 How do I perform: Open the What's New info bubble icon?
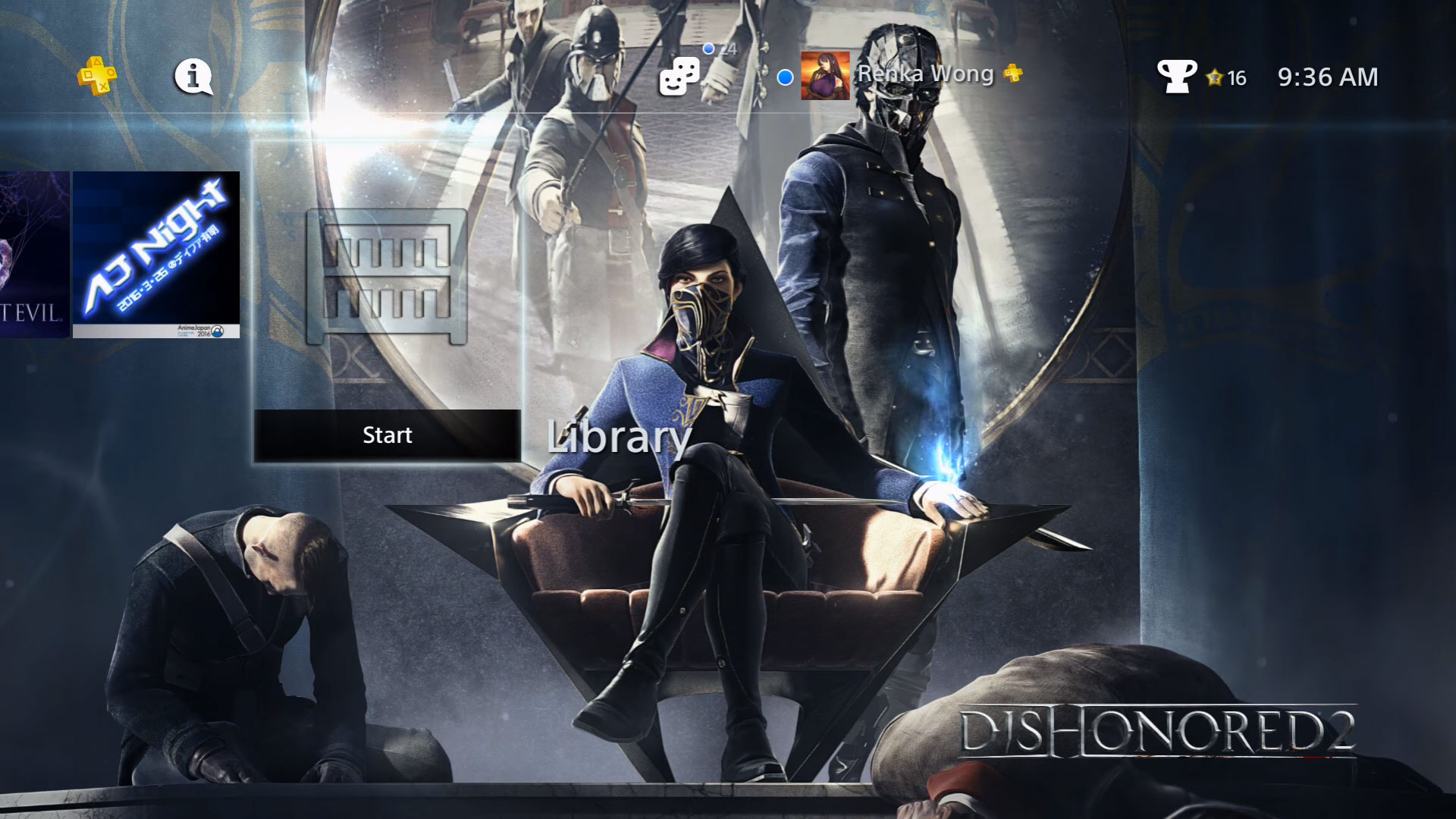193,77
